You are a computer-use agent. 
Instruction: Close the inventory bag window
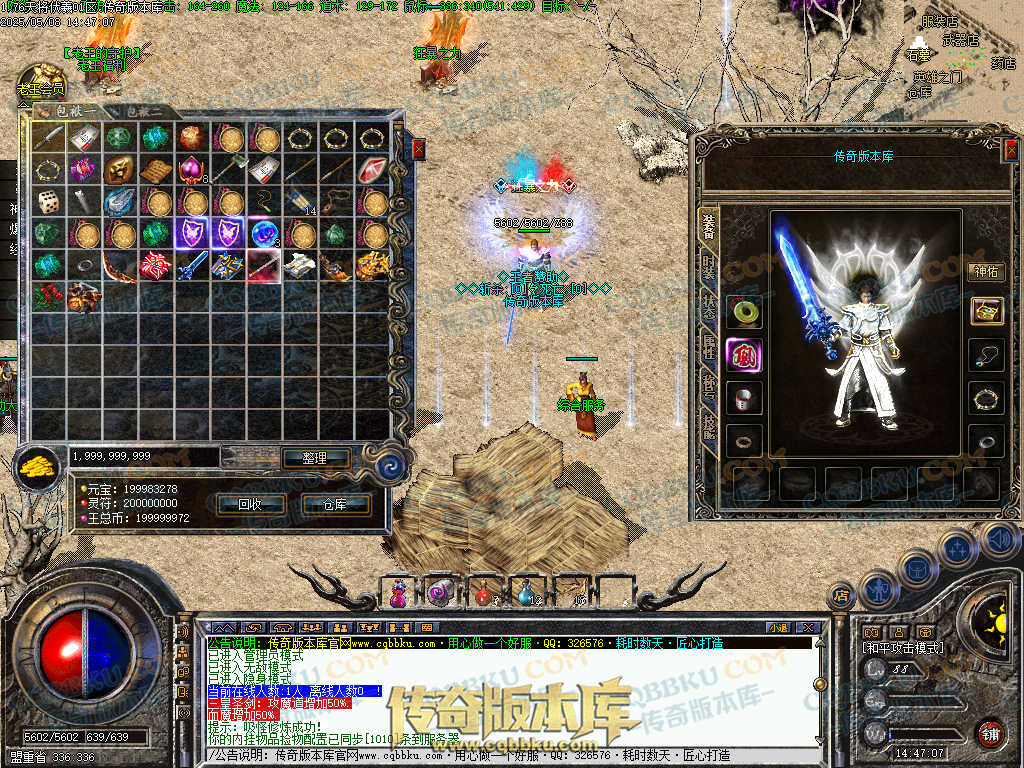pyautogui.click(x=419, y=149)
